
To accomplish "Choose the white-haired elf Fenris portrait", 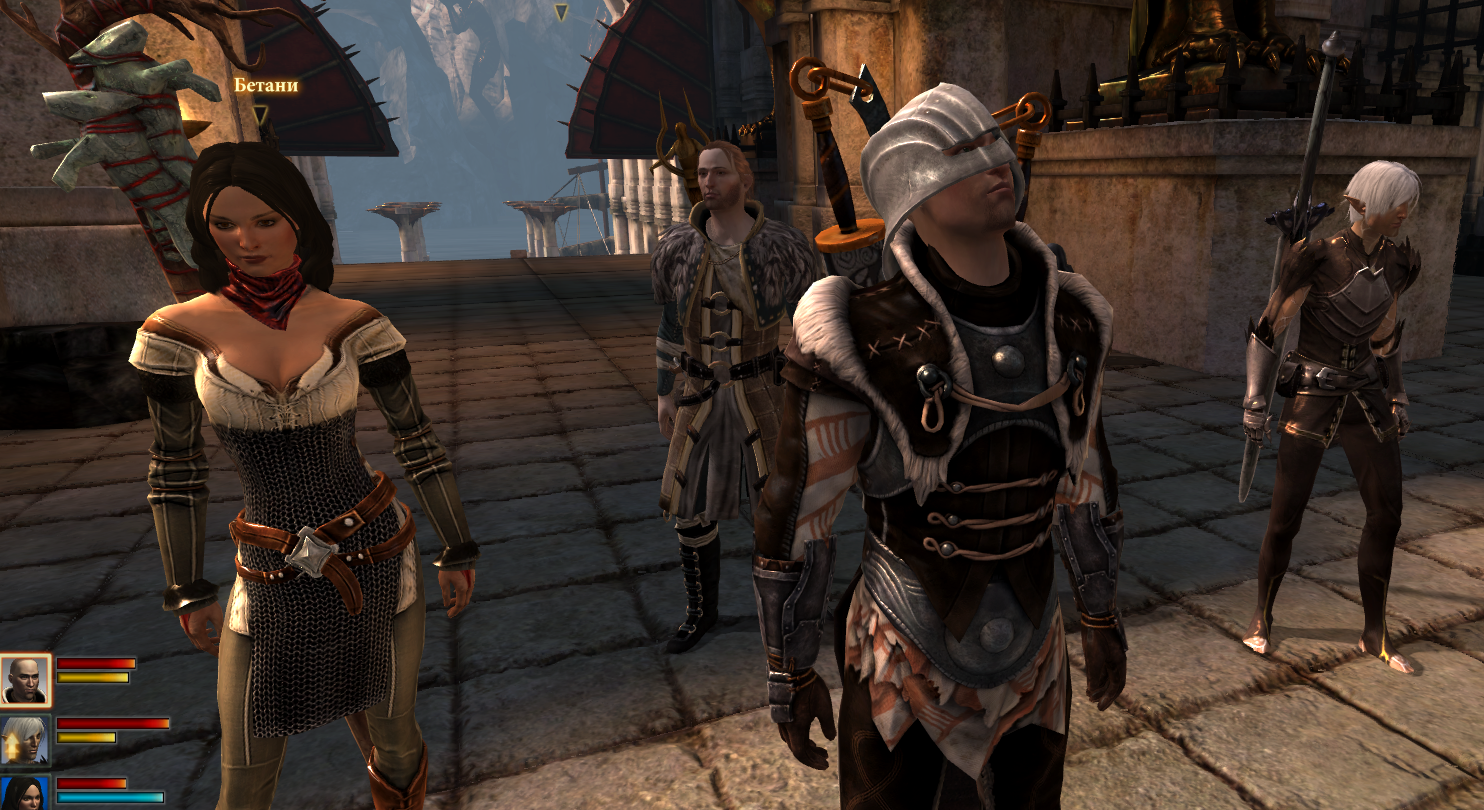I will click(25, 740).
